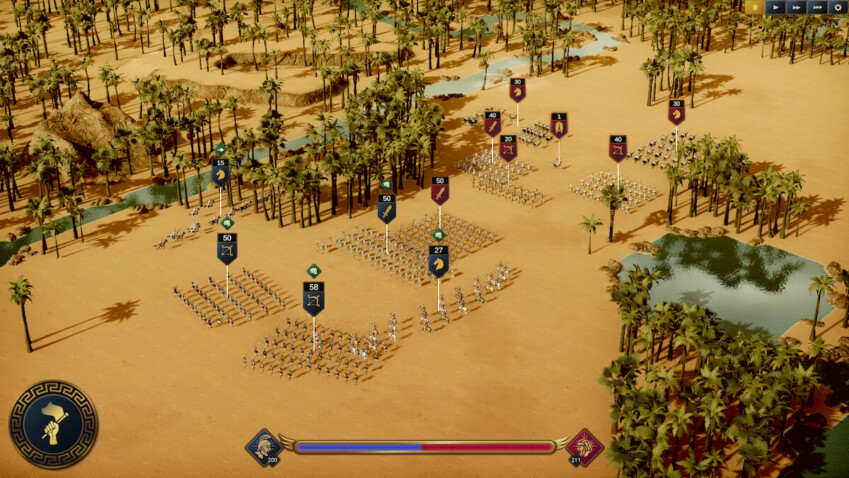This screenshot has width=849, height=478.
Task: Choose the triple fast-forward speed
Action: (818, 7)
